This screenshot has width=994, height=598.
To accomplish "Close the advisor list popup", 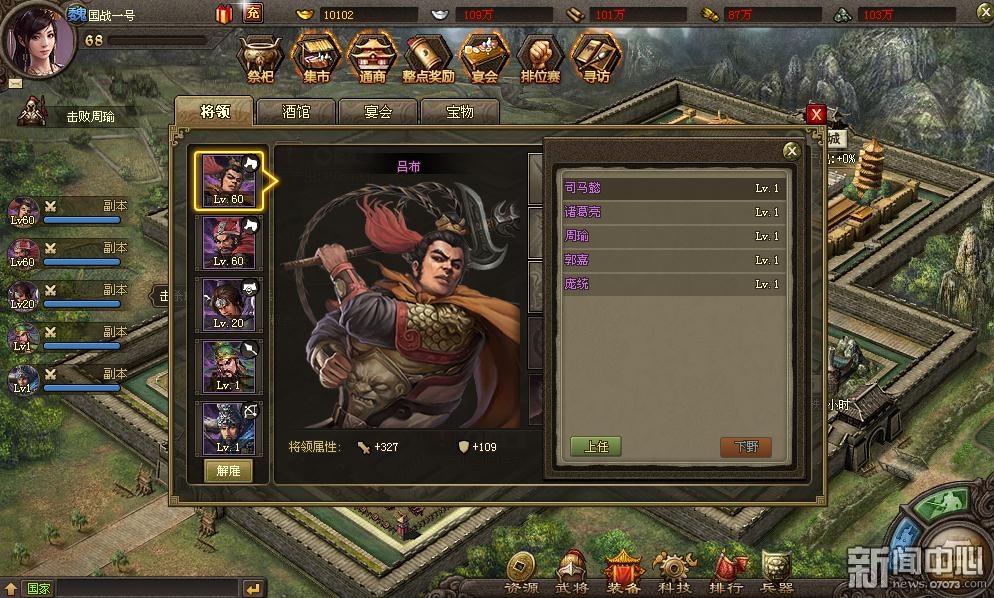I will pyautogui.click(x=791, y=151).
